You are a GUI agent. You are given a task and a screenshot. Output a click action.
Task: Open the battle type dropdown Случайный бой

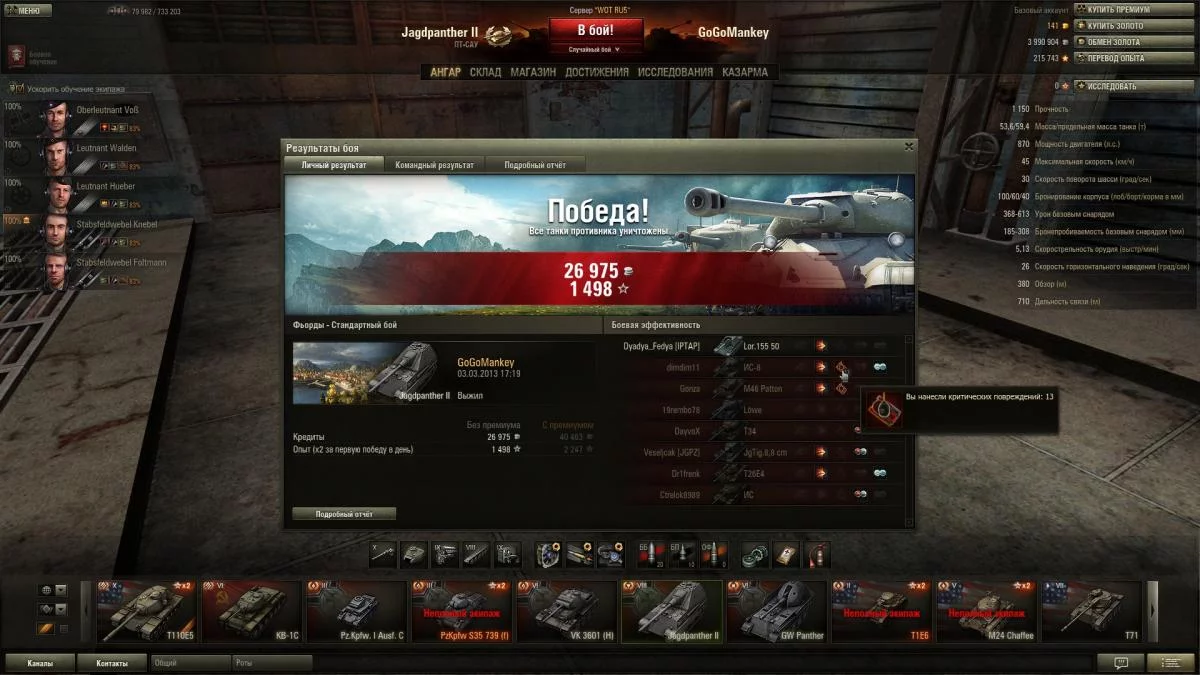point(595,49)
